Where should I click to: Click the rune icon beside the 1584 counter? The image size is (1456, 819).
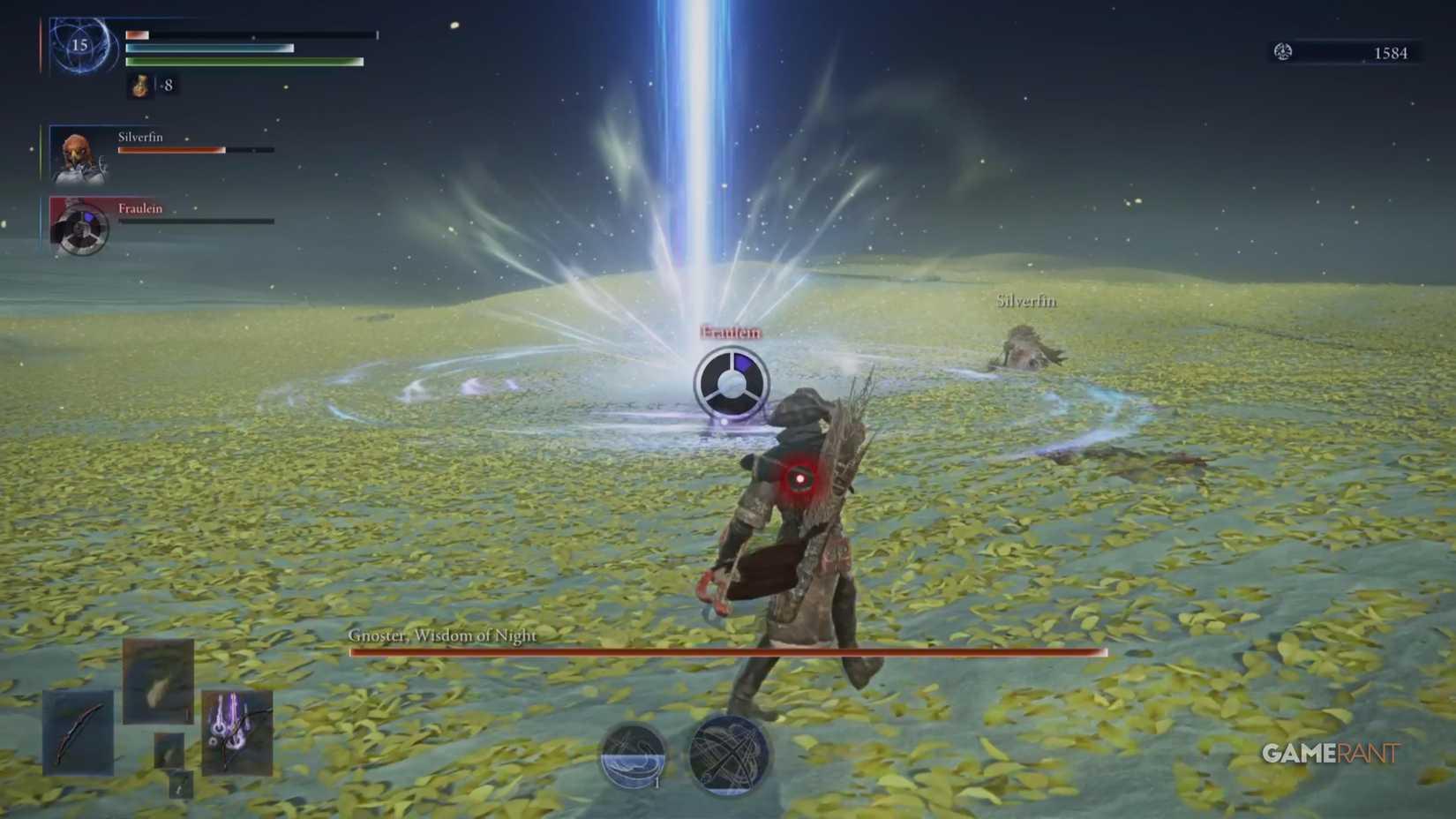pyautogui.click(x=1282, y=52)
